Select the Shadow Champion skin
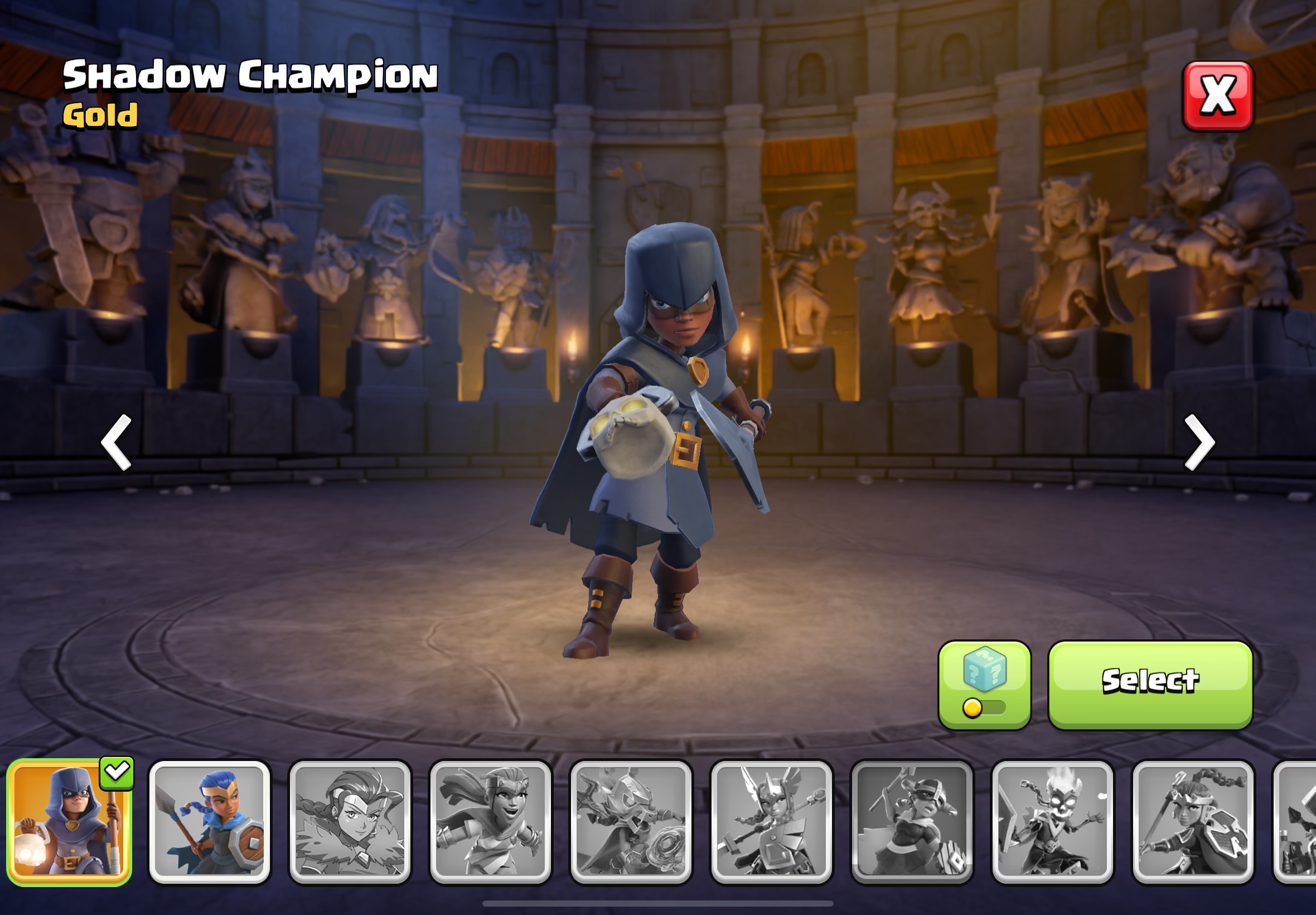Image resolution: width=1316 pixels, height=915 pixels. click(1150, 685)
